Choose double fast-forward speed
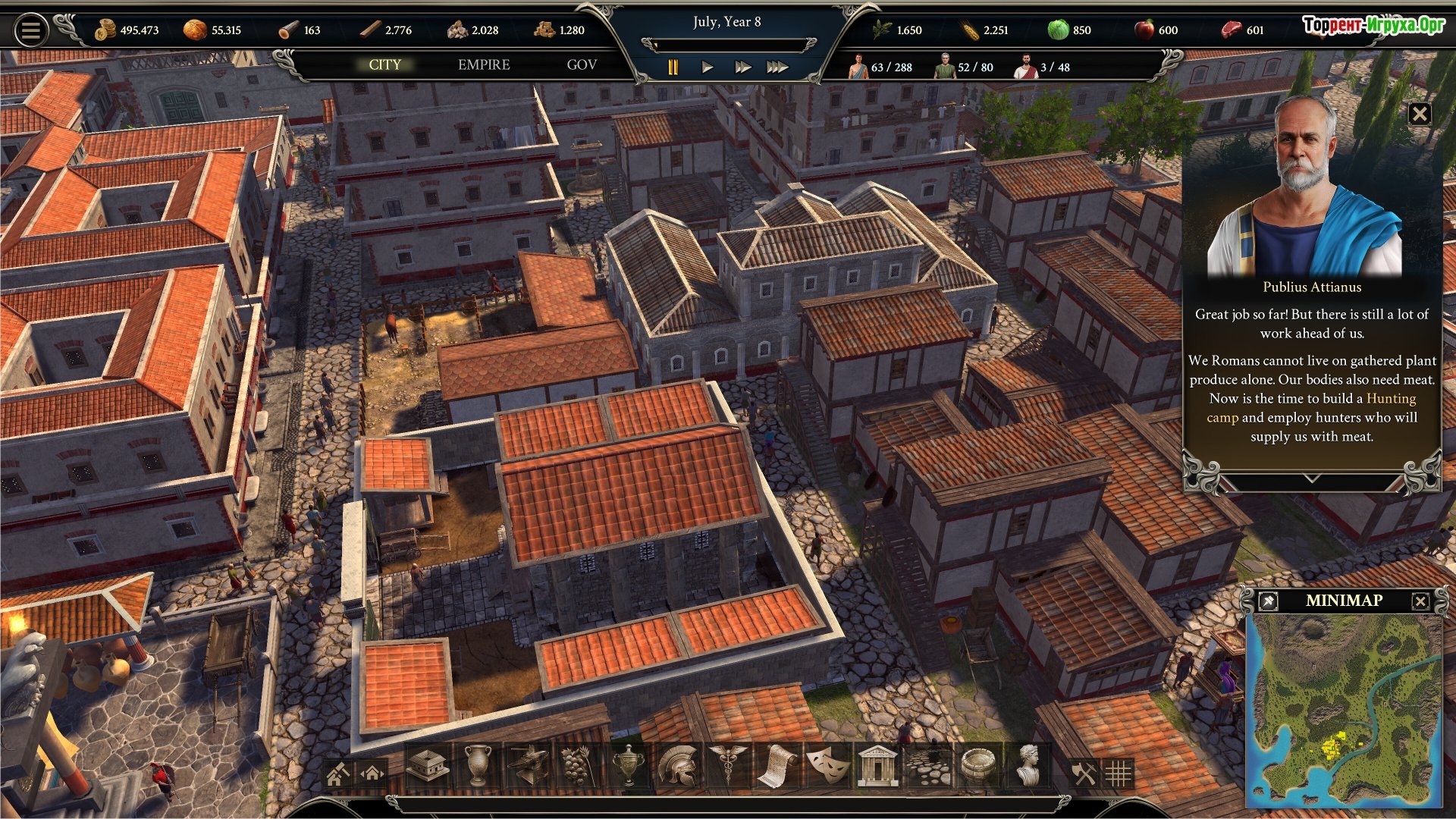 [x=742, y=67]
